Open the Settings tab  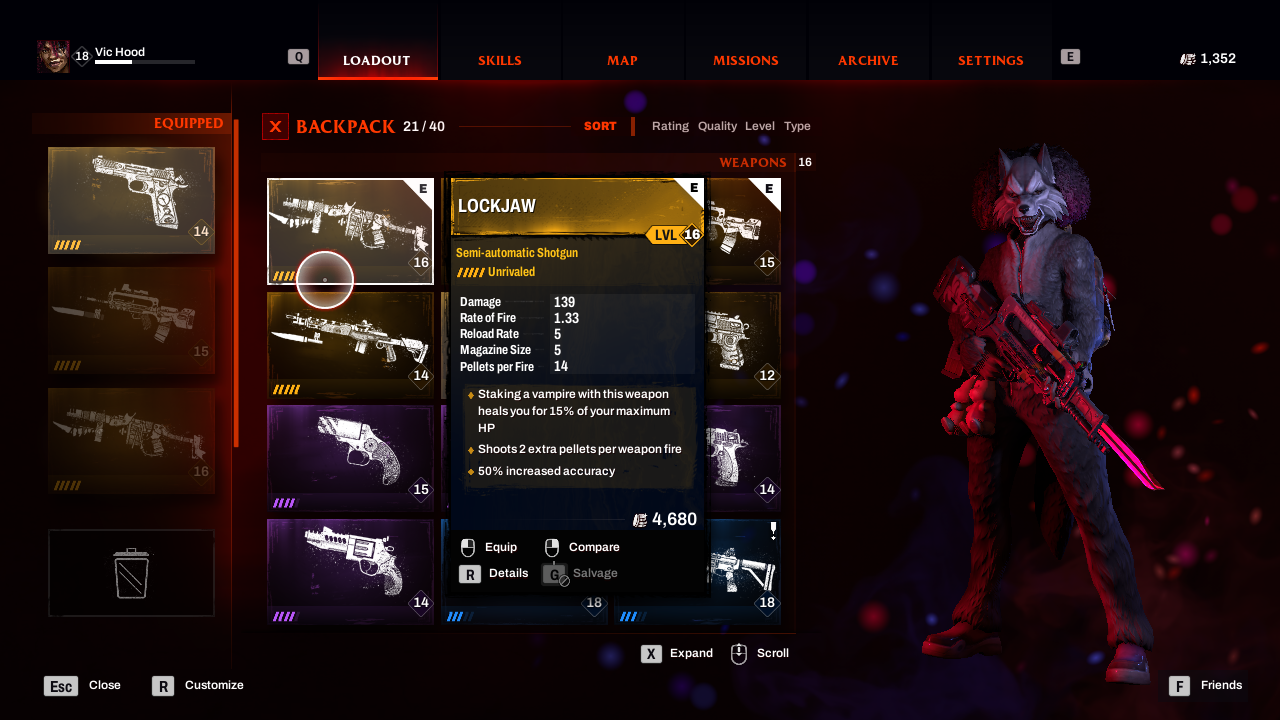(x=990, y=60)
